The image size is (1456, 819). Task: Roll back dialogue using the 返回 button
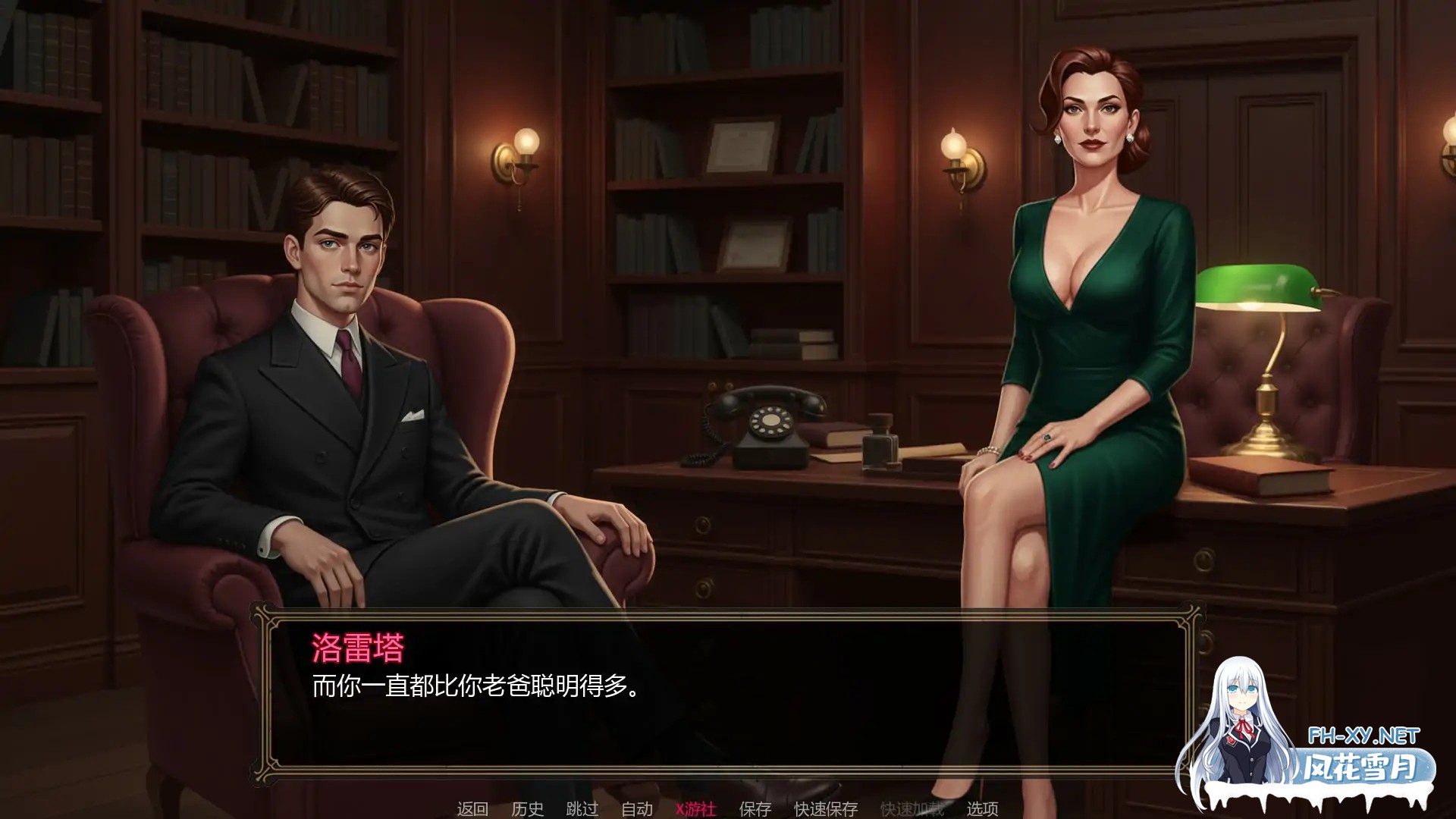point(472,809)
